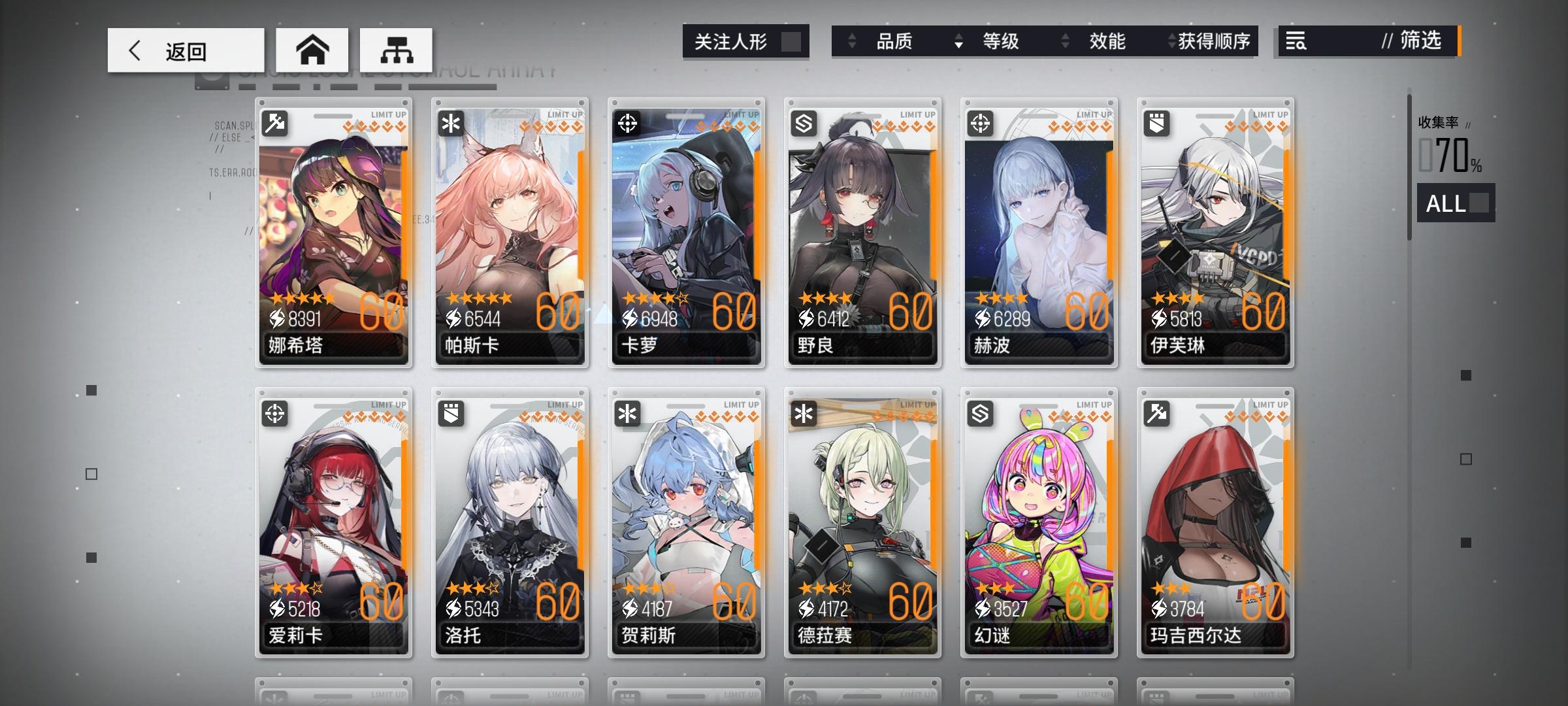The image size is (1568, 706).
Task: Click the snowflake class icon on 帕斯卡's card
Action: (449, 124)
